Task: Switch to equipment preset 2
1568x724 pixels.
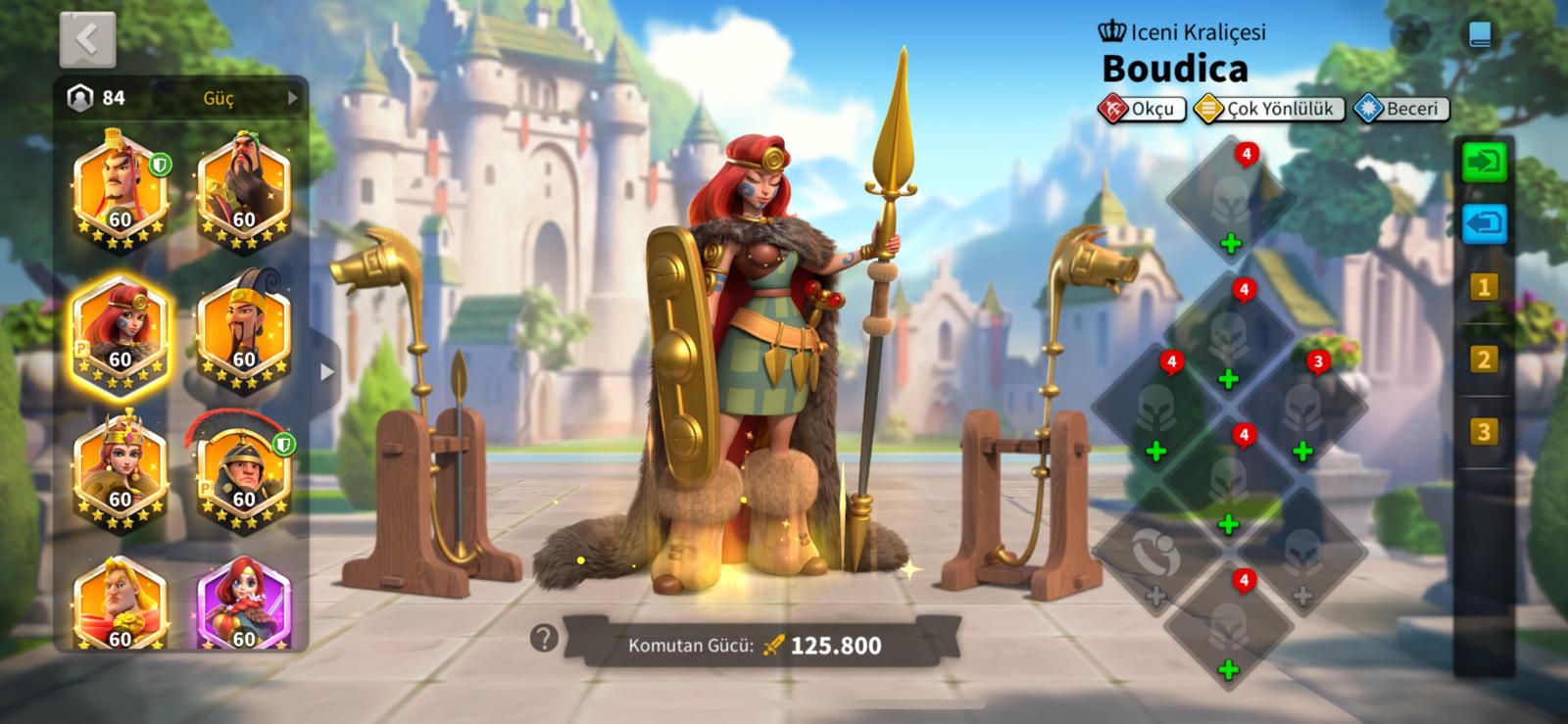Action: (x=1483, y=360)
